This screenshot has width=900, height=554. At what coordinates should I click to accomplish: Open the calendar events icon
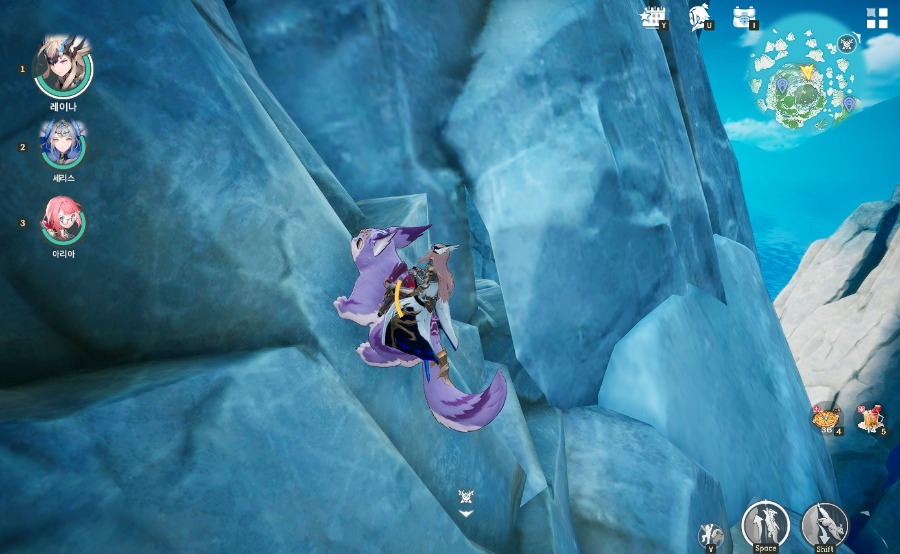point(654,16)
